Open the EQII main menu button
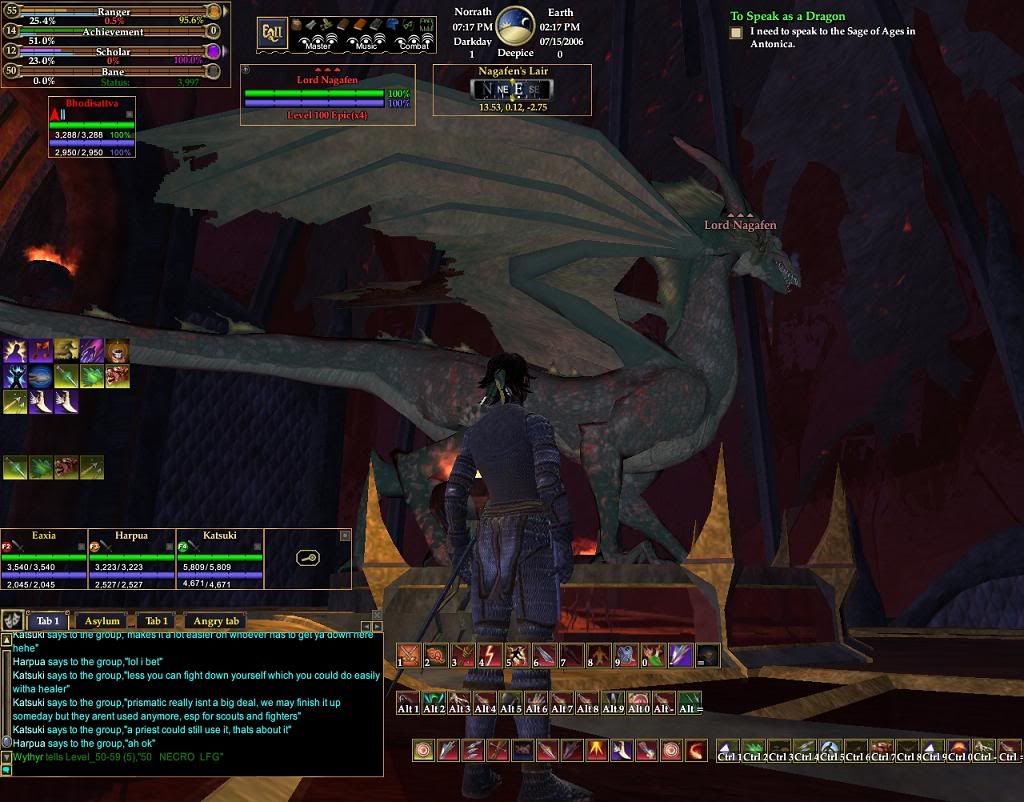Image resolution: width=1024 pixels, height=802 pixels. pyautogui.click(x=272, y=33)
